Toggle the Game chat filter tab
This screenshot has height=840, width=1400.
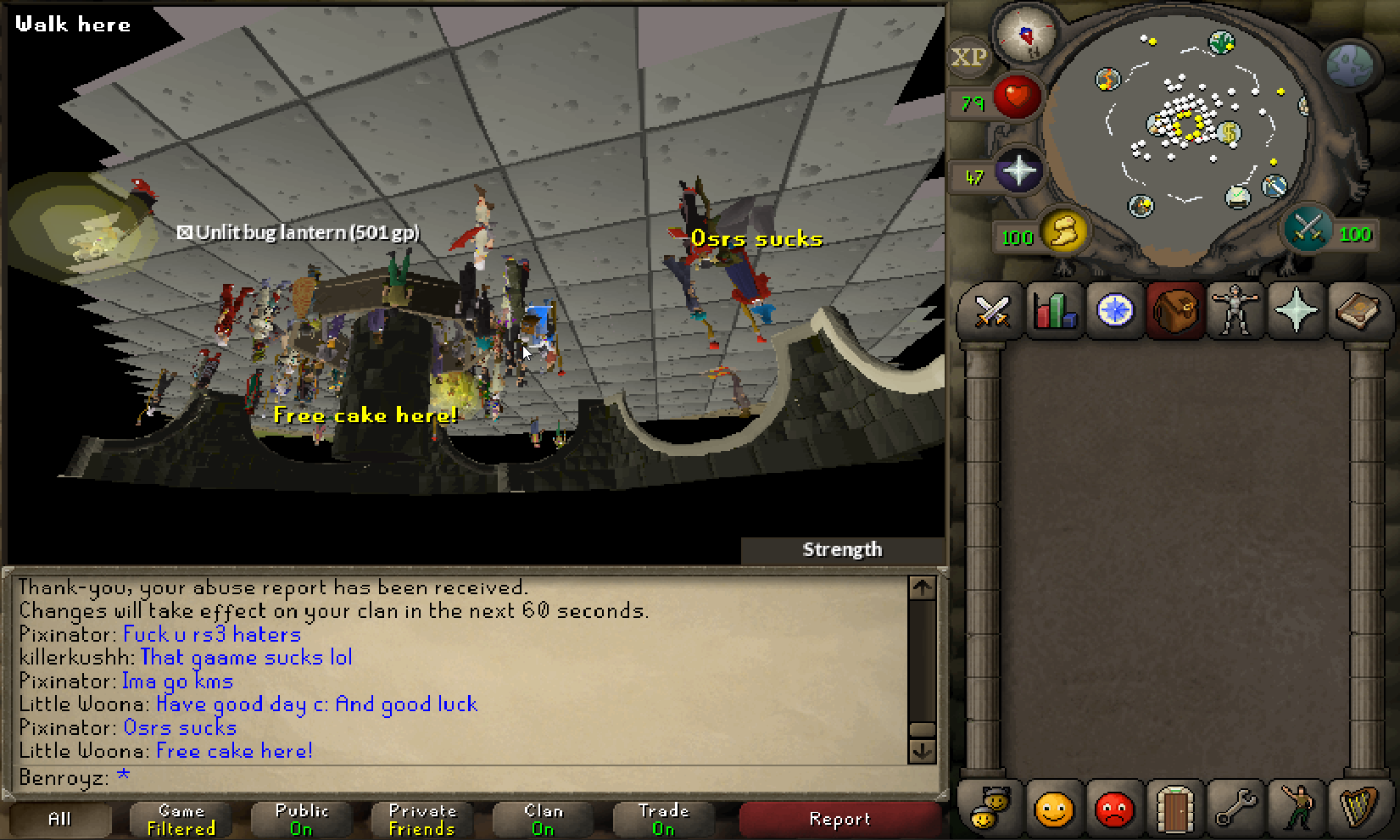[x=181, y=819]
